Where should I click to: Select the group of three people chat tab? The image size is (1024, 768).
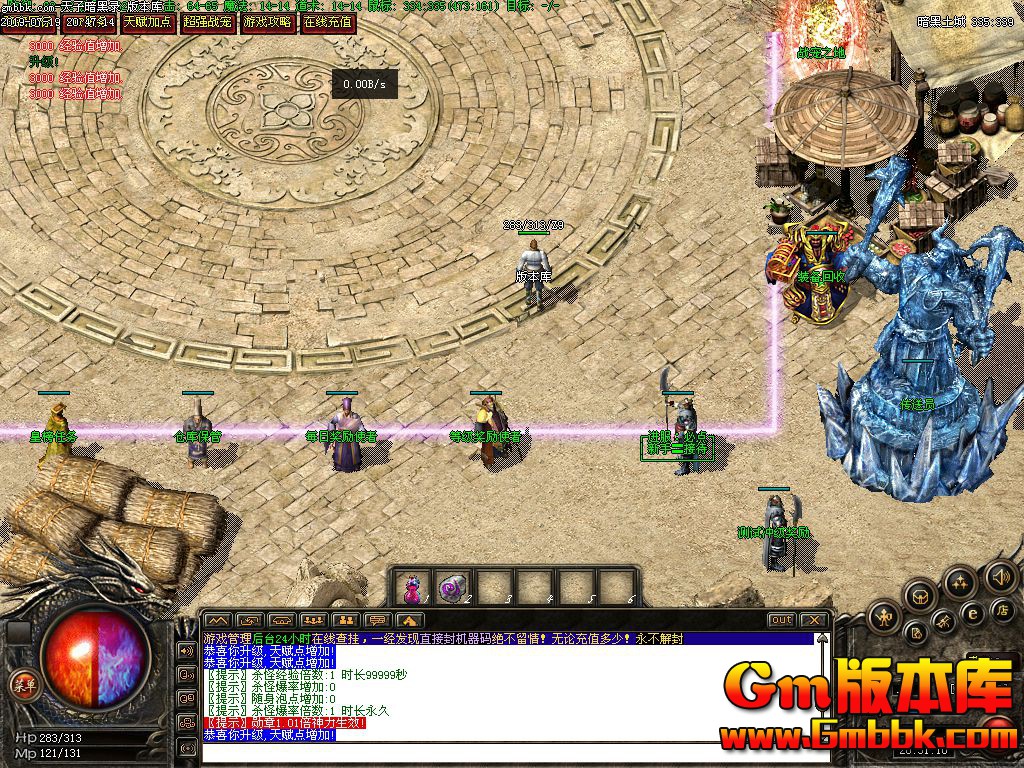click(x=312, y=620)
